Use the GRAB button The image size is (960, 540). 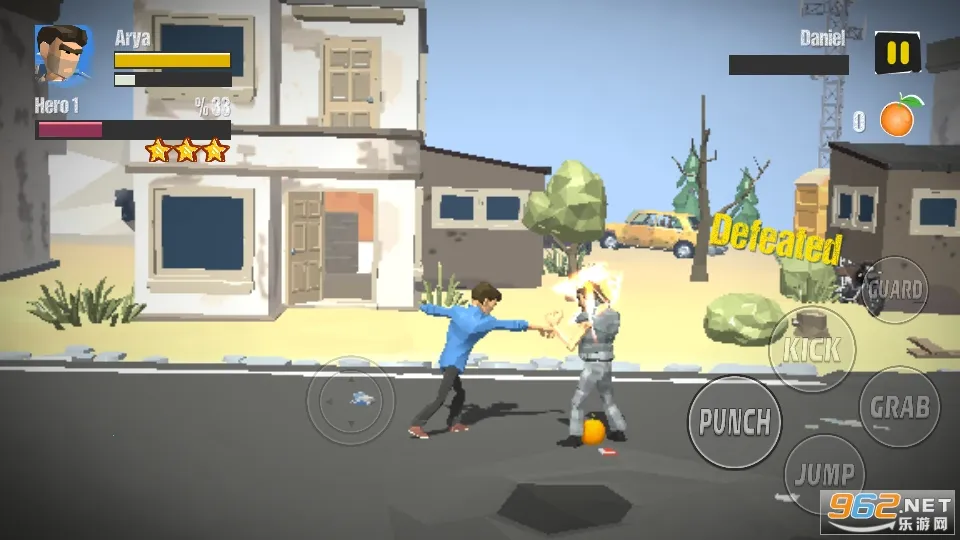click(x=899, y=407)
